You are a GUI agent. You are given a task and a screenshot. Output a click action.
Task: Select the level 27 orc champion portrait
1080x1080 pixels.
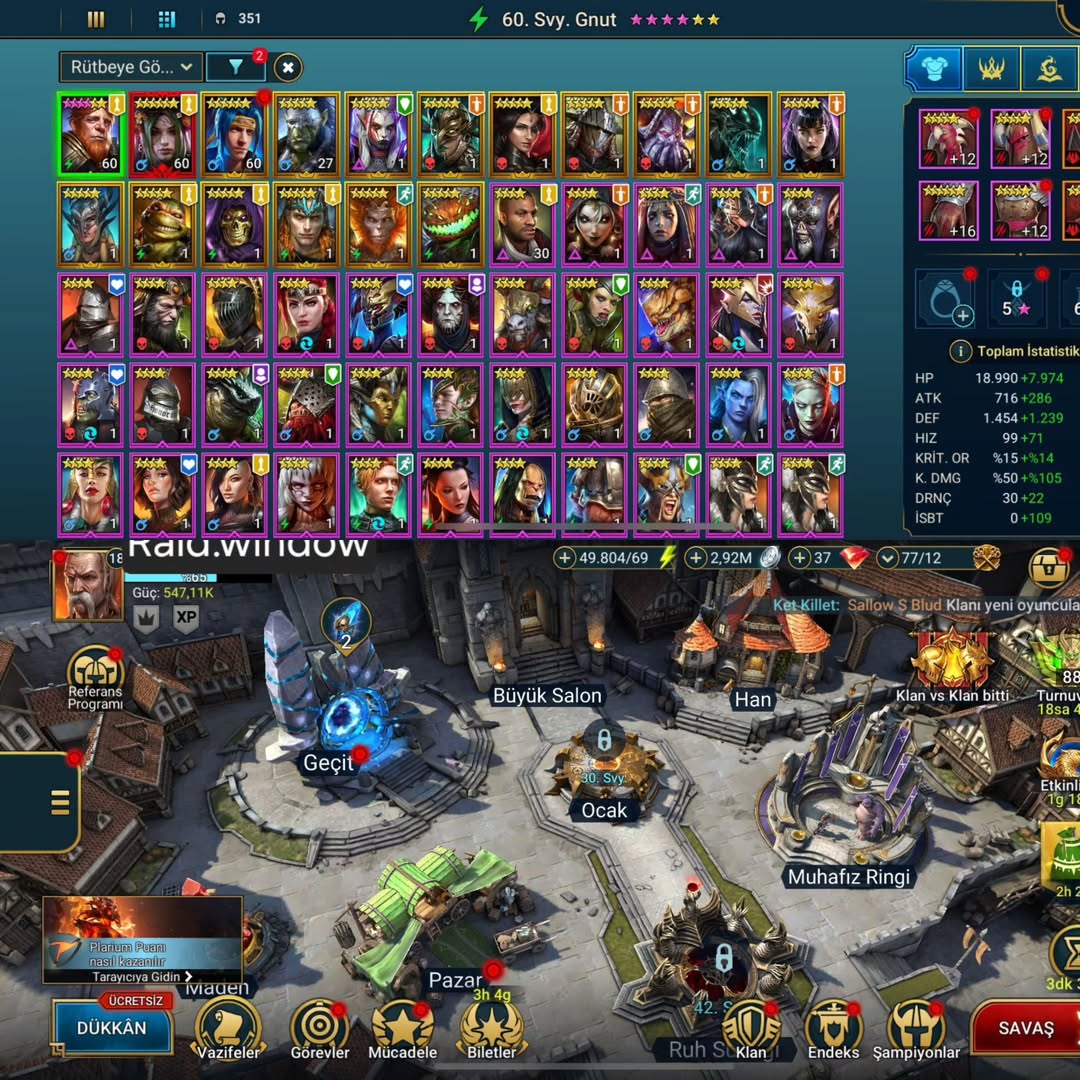point(306,134)
